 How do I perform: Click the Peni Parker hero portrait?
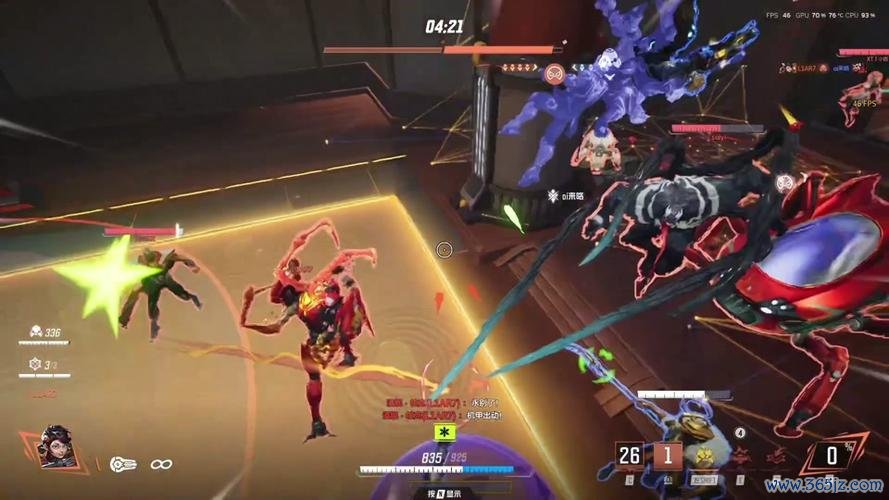(55, 446)
